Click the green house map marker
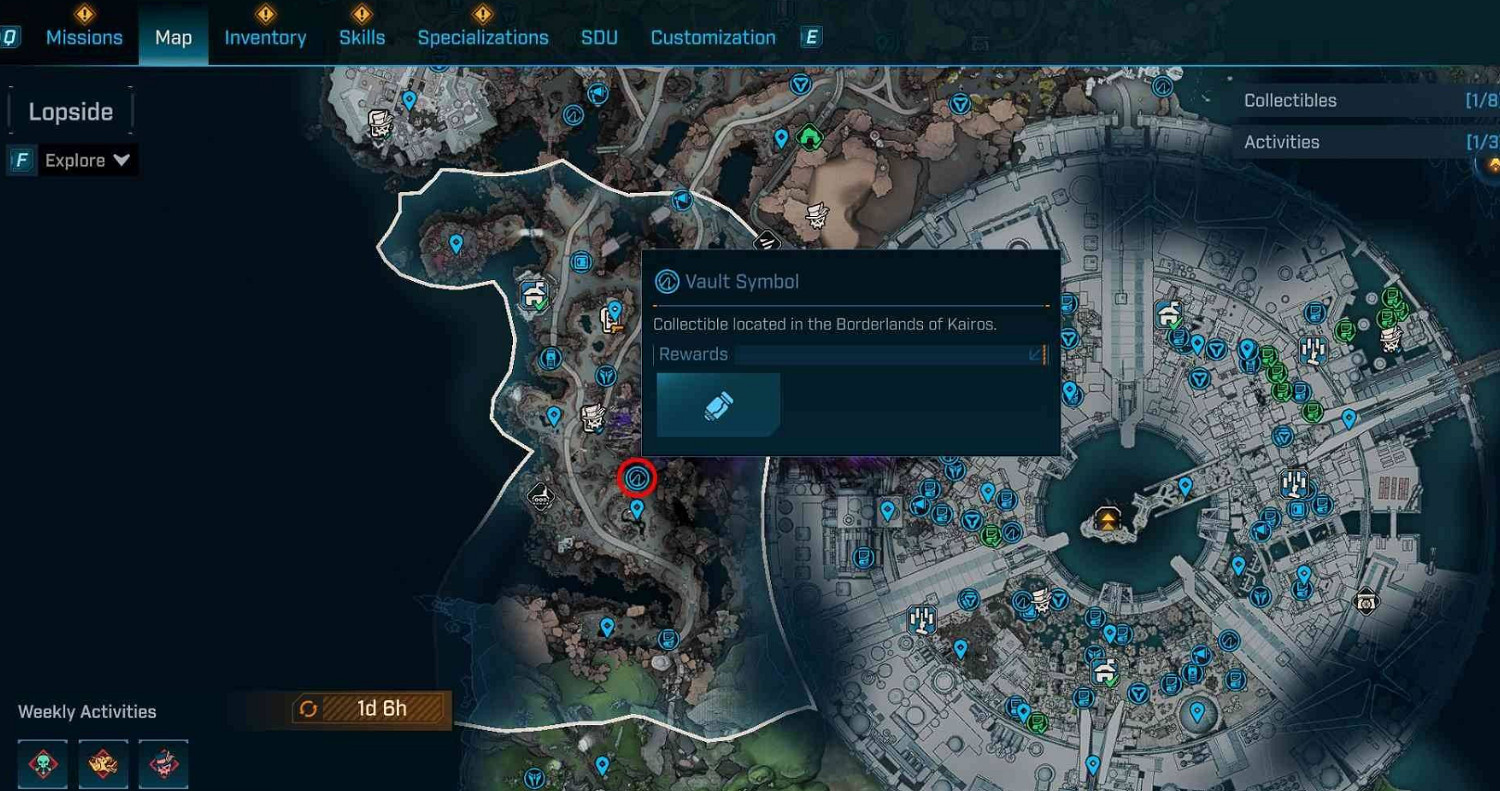 [808, 136]
